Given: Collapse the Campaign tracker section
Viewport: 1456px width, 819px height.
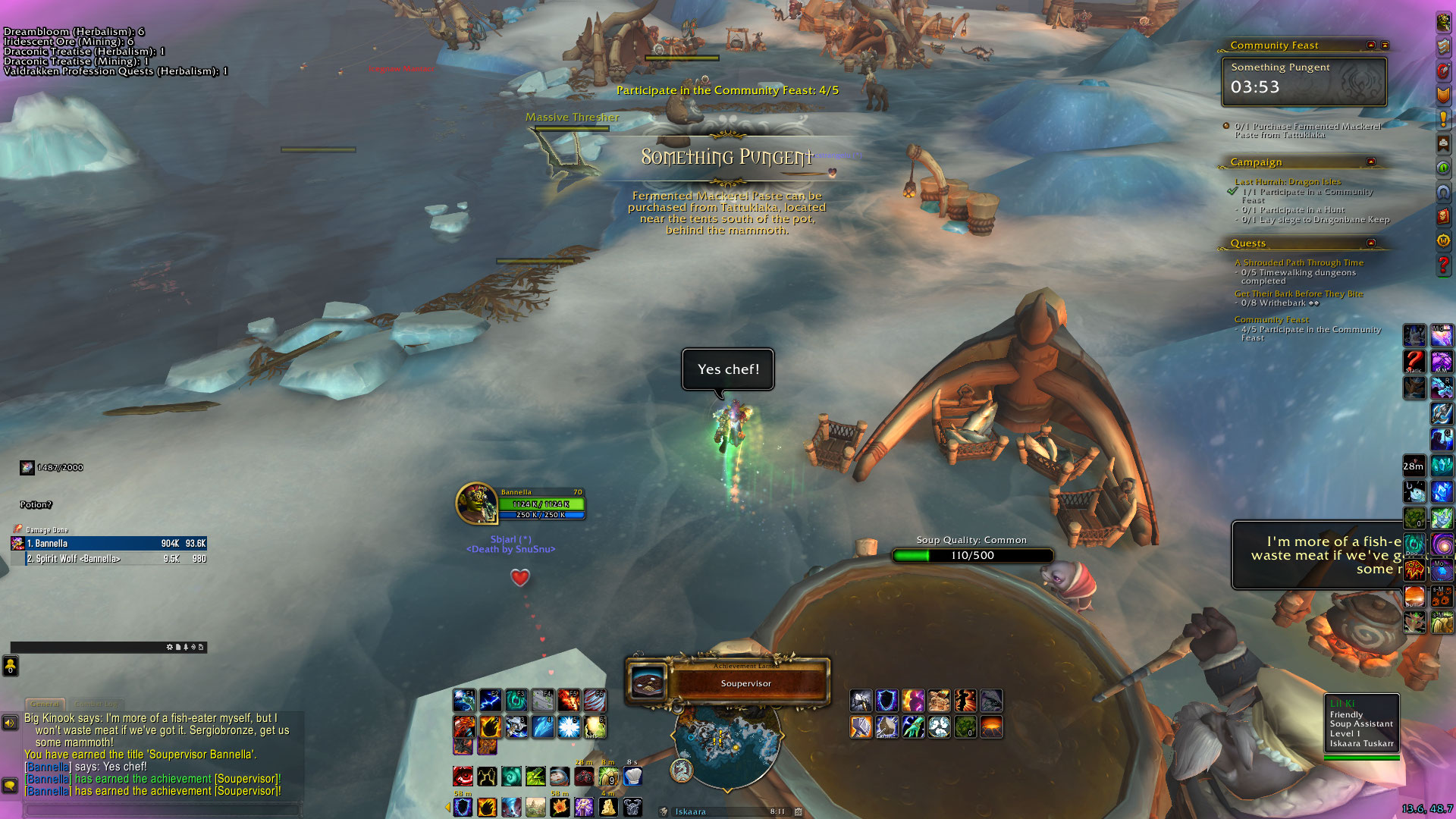Looking at the screenshot, I should [1371, 162].
